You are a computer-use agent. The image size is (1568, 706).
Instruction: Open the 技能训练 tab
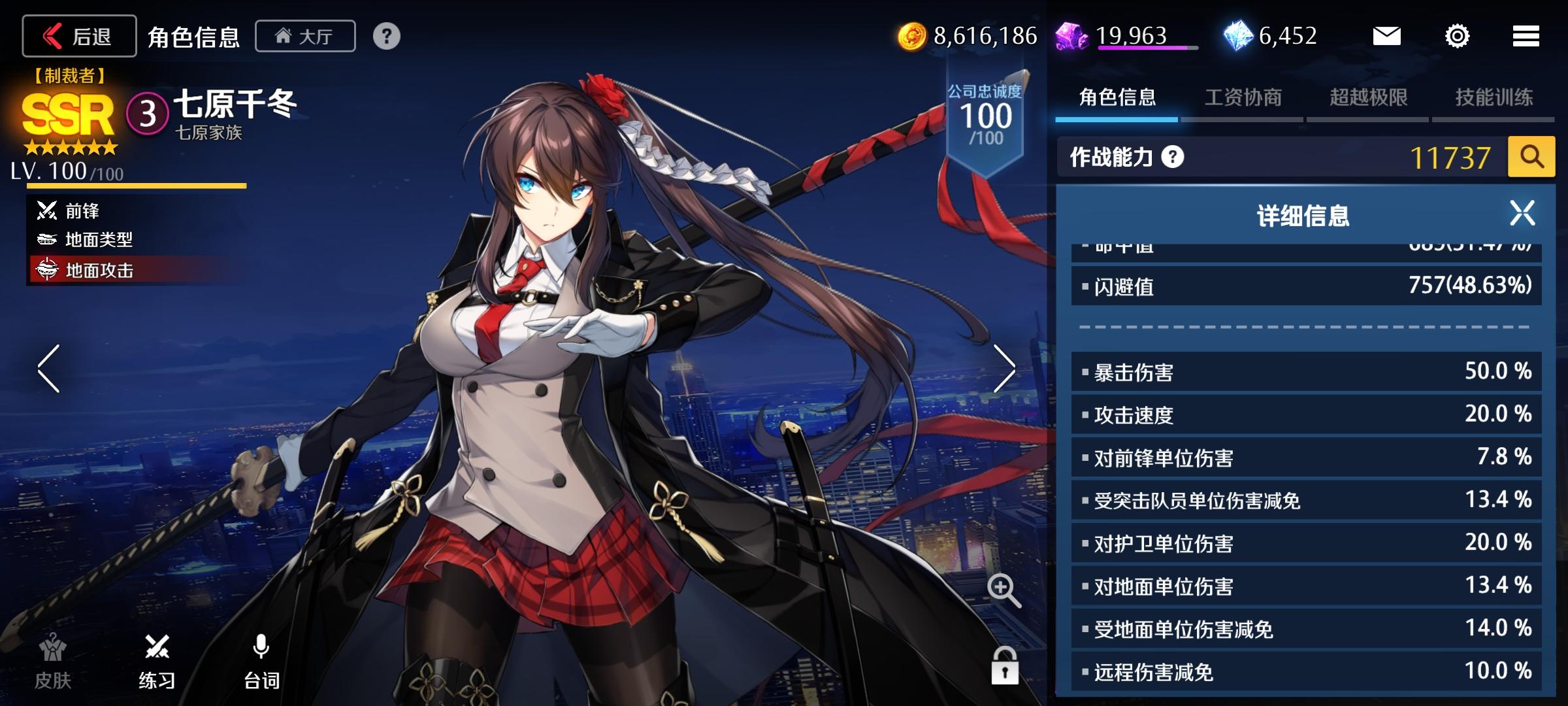[1494, 98]
